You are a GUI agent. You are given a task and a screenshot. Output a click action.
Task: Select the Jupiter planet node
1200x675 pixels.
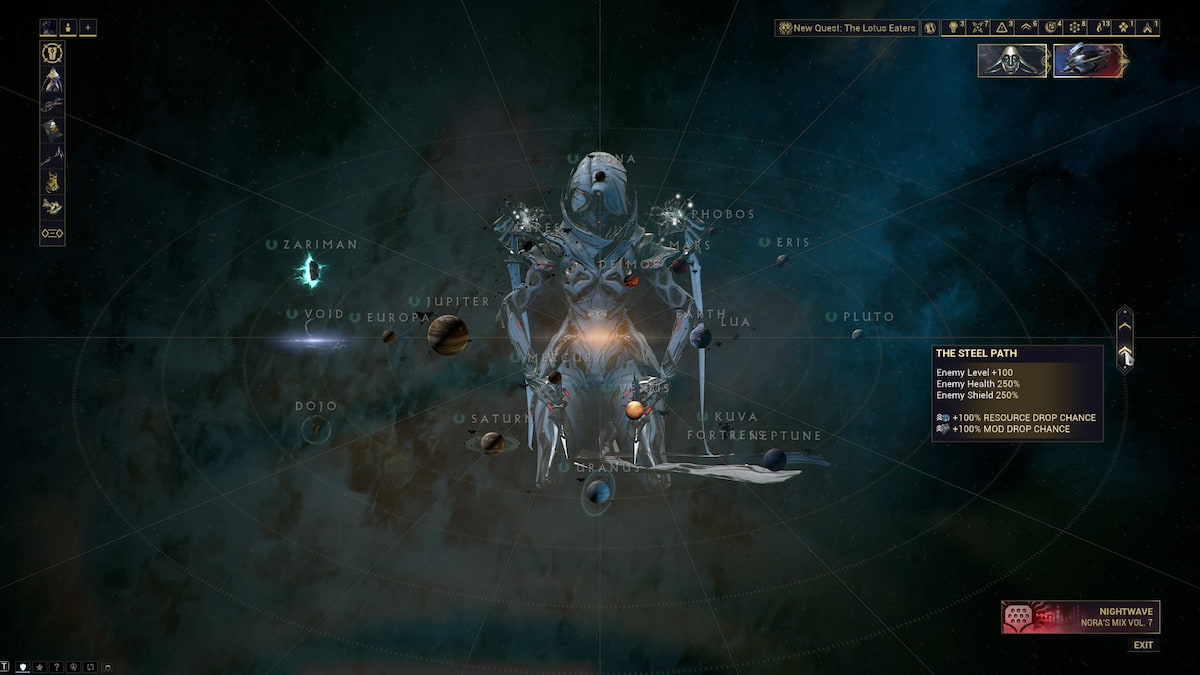pos(448,334)
